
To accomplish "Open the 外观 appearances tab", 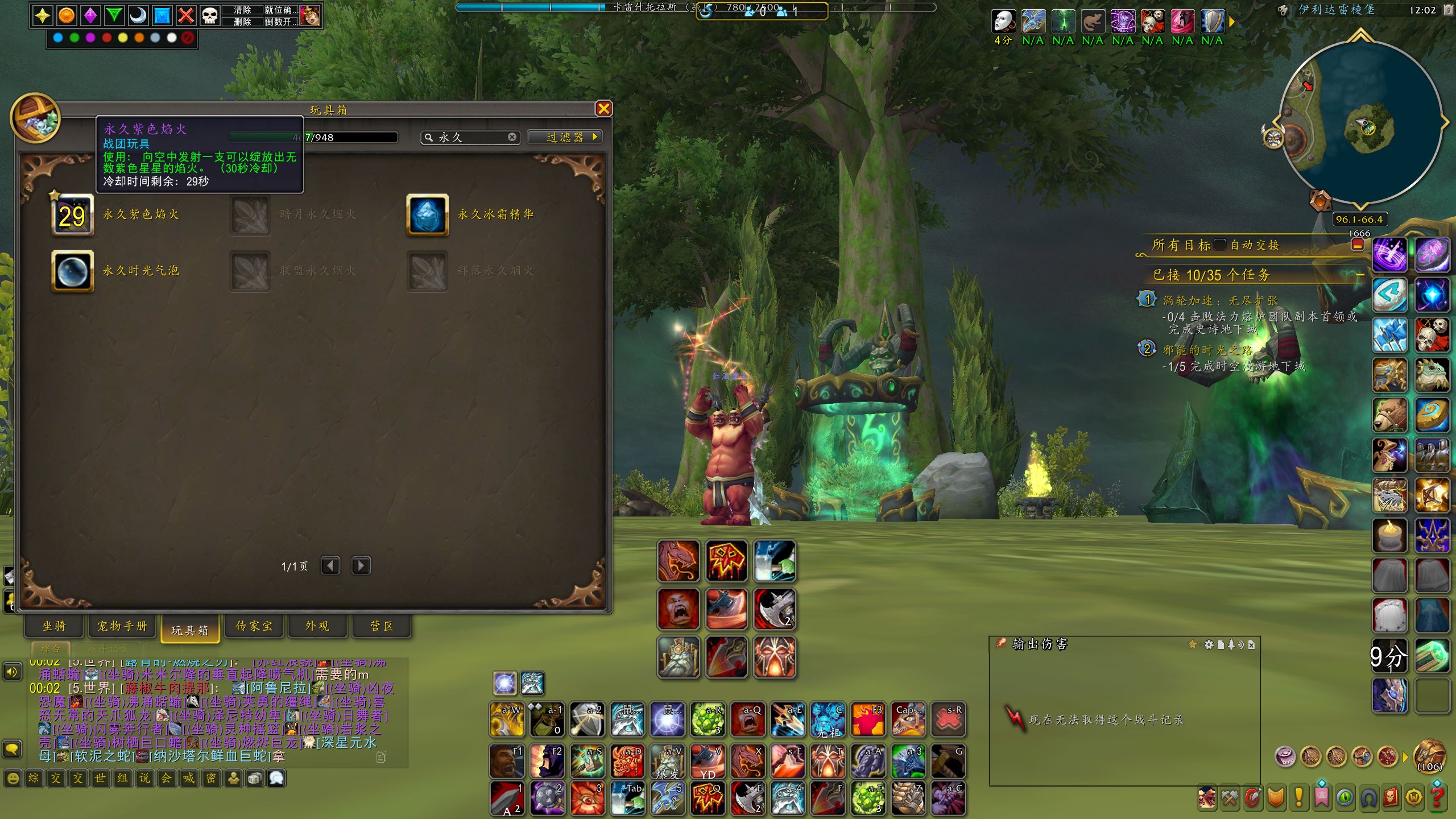I will coord(317,626).
